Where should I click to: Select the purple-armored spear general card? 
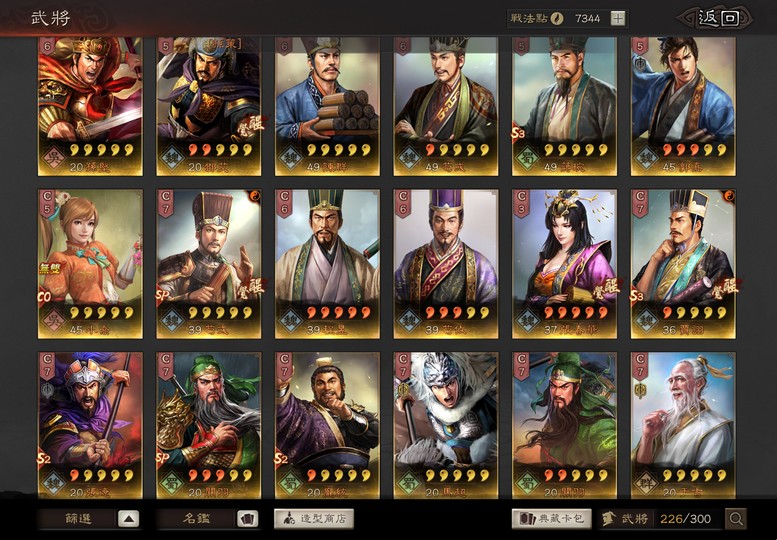point(89,420)
